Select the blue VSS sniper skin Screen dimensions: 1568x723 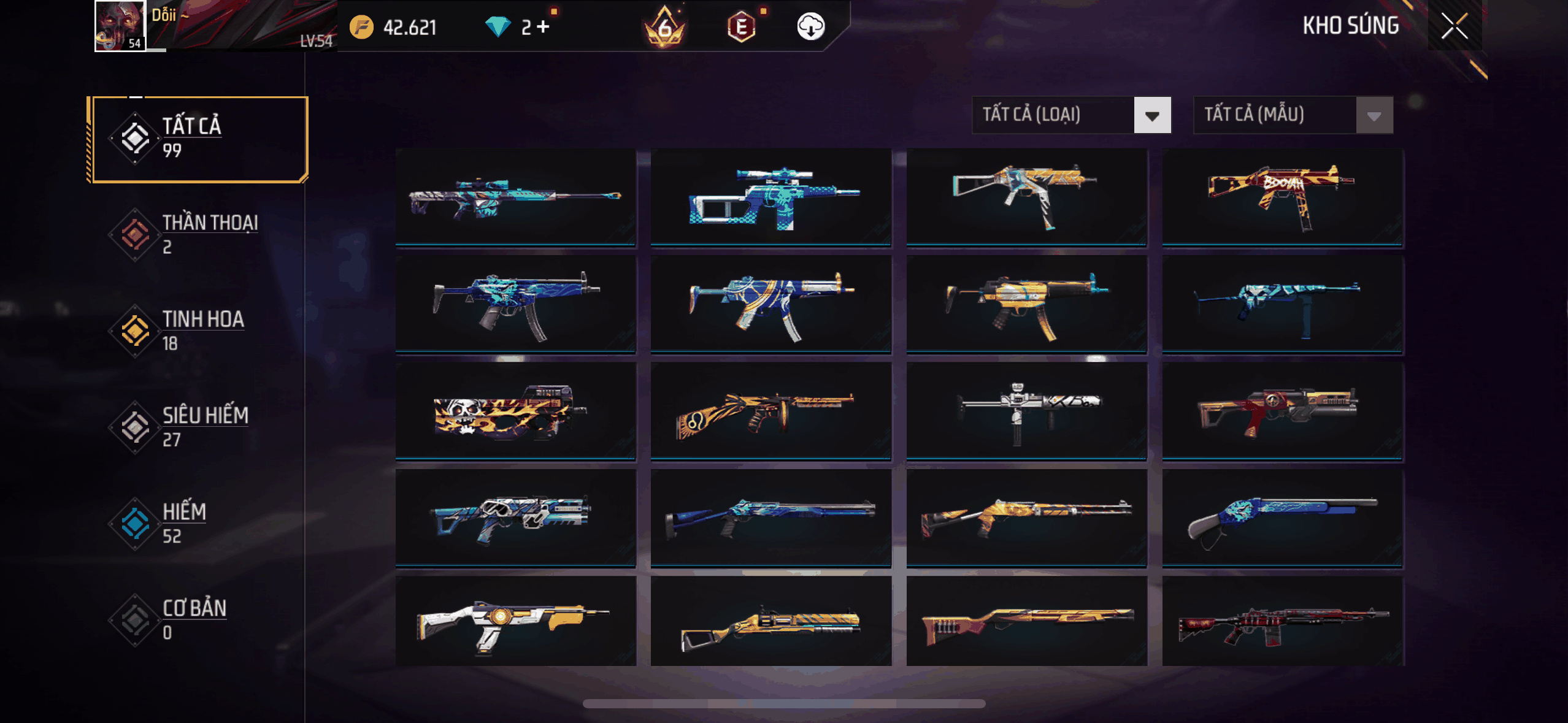click(x=771, y=196)
